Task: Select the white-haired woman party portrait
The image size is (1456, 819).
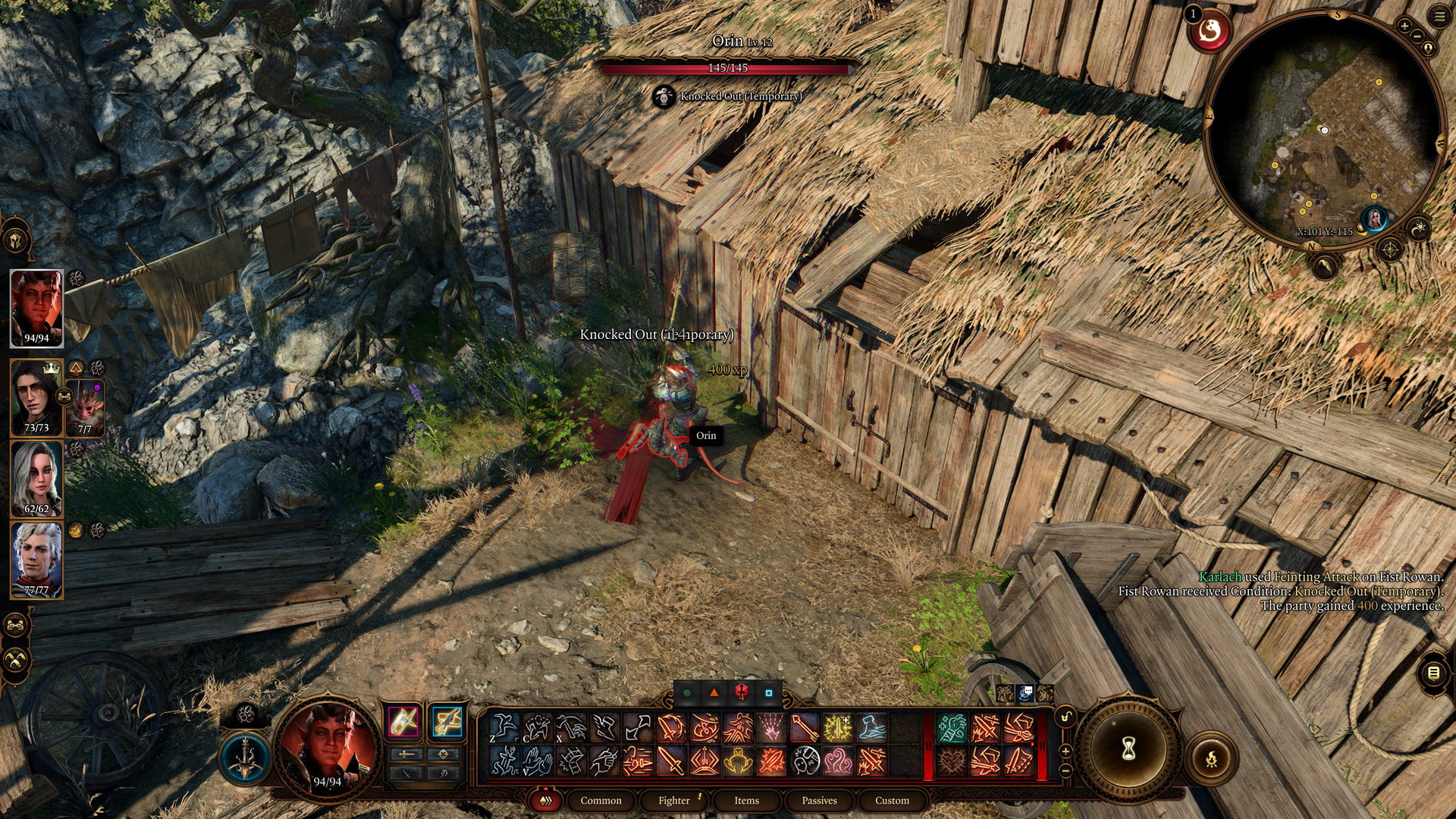Action: (36, 479)
